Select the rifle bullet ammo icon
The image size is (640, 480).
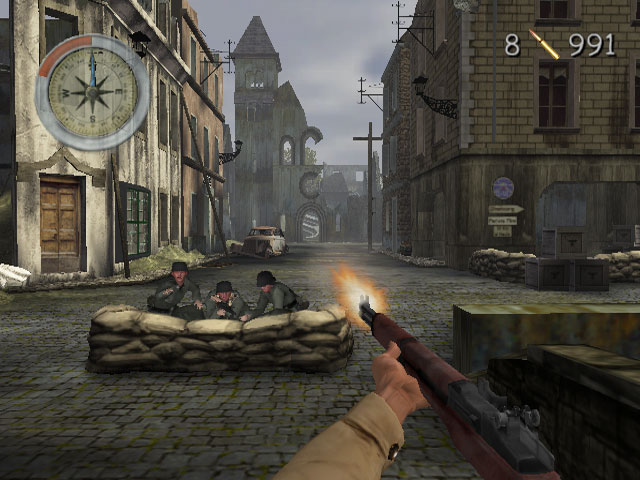tap(544, 44)
